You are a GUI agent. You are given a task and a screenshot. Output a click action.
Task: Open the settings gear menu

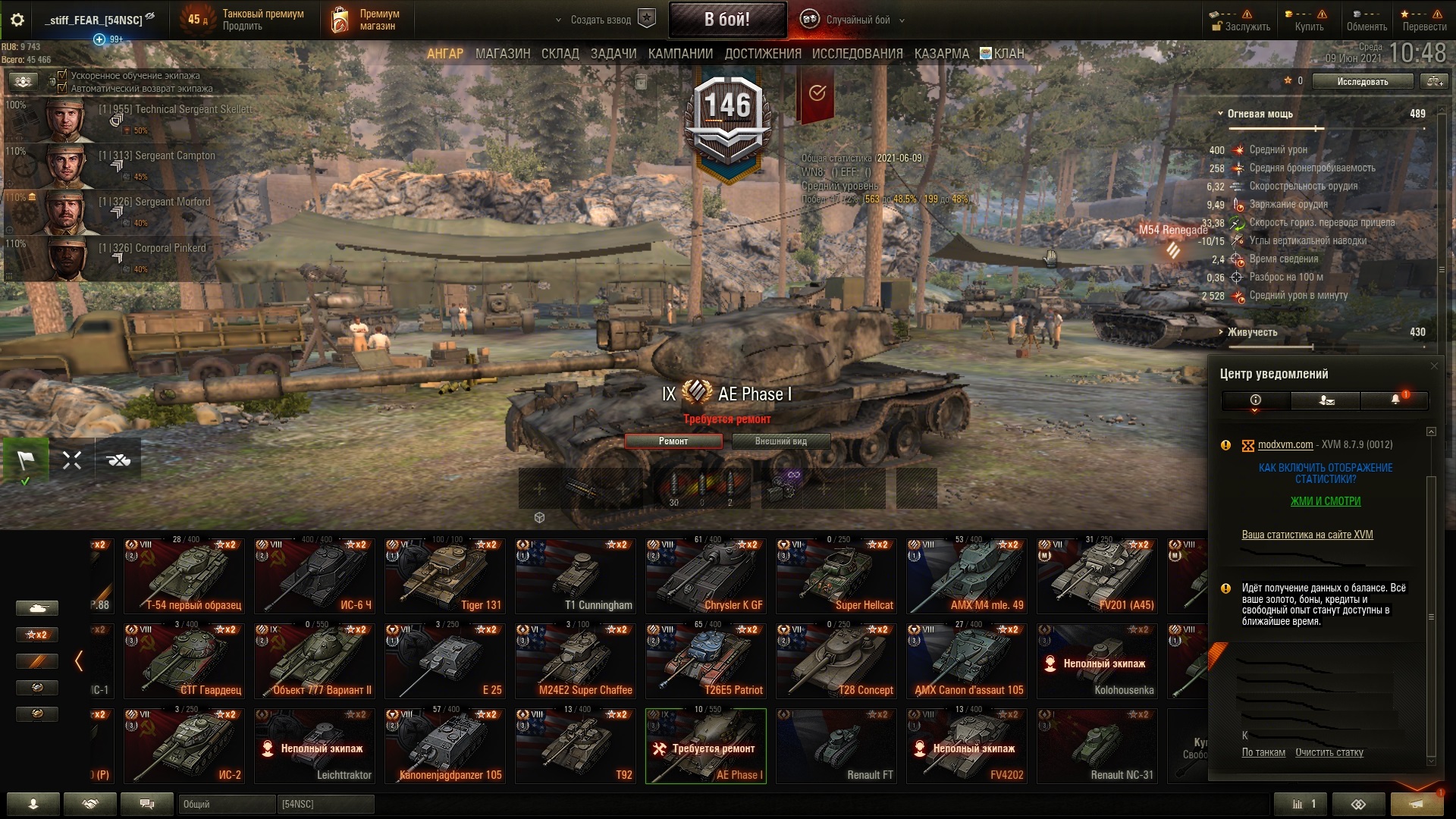point(17,20)
